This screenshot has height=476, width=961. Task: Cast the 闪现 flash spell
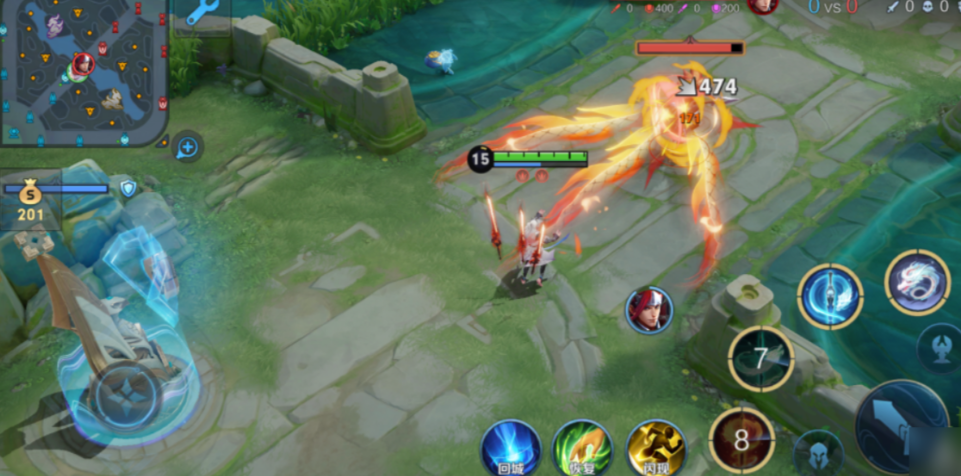click(655, 447)
